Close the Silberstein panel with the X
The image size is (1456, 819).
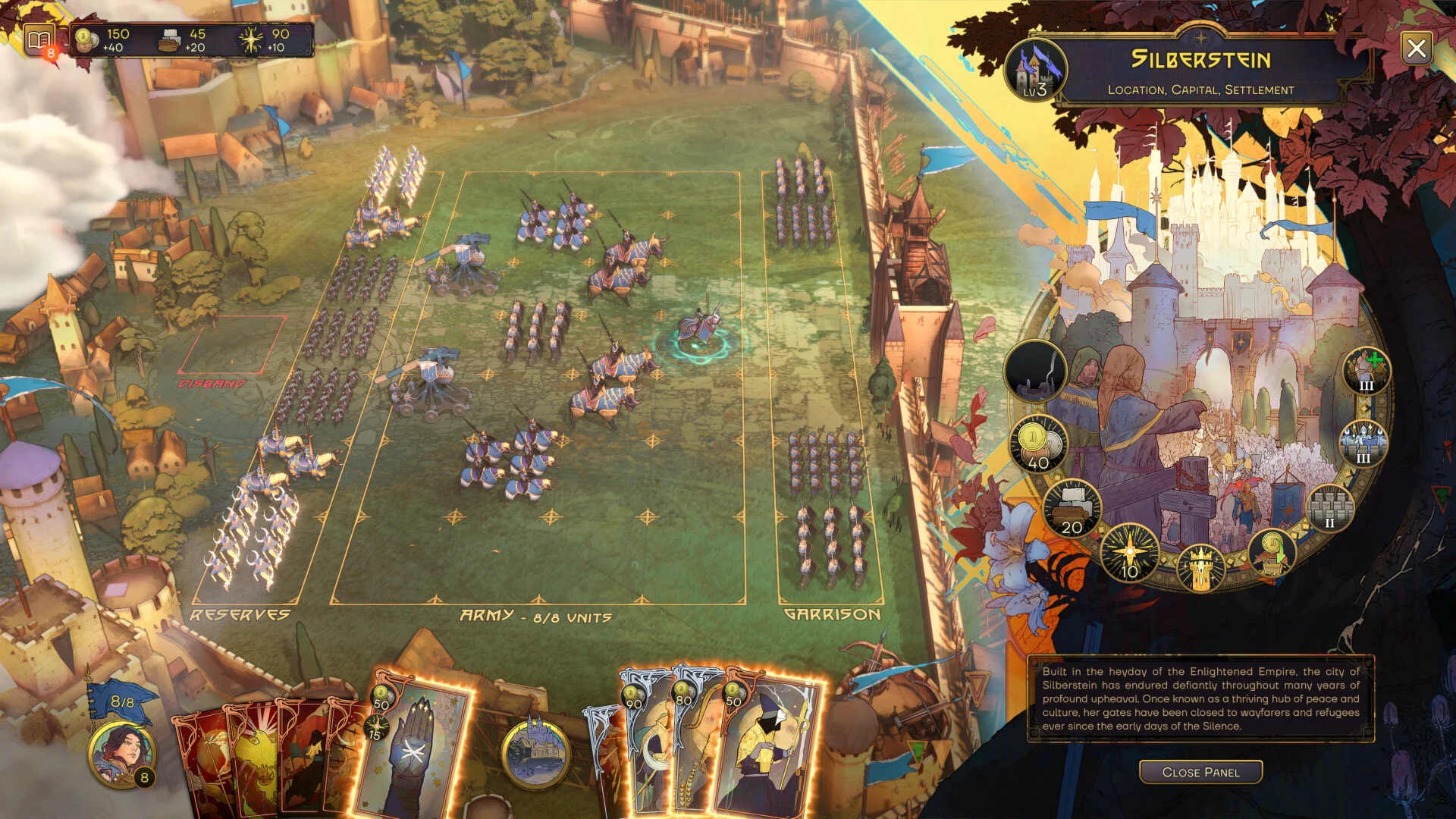click(x=1416, y=49)
